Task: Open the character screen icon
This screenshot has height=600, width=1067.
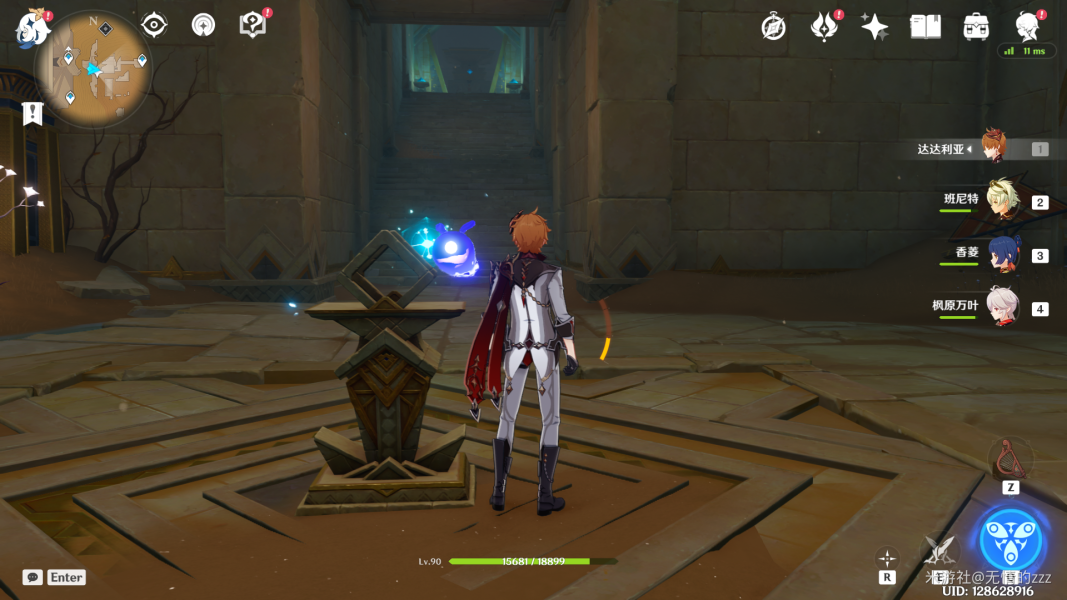Action: 1026,26
